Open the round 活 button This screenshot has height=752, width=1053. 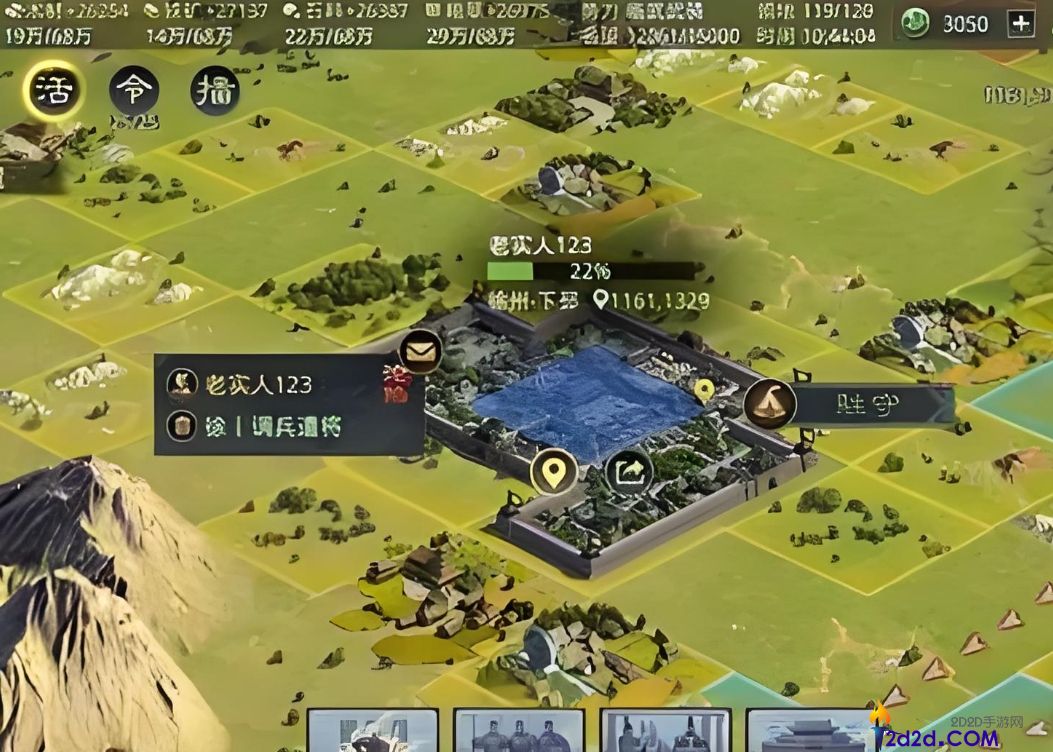point(53,91)
